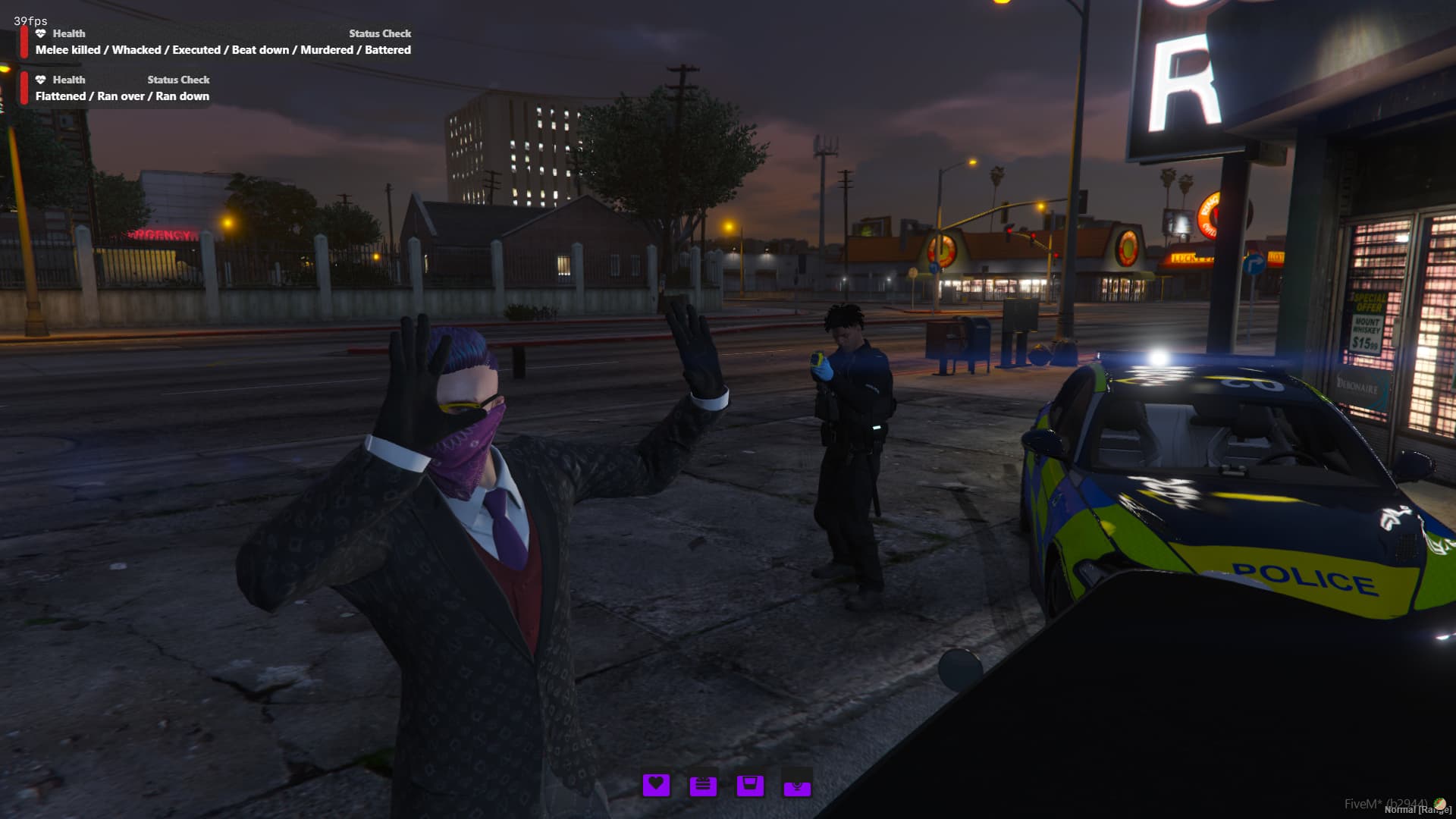Click the heartbeat icon on the second Health notification
The height and width of the screenshot is (819, 1456).
pyautogui.click(x=40, y=80)
